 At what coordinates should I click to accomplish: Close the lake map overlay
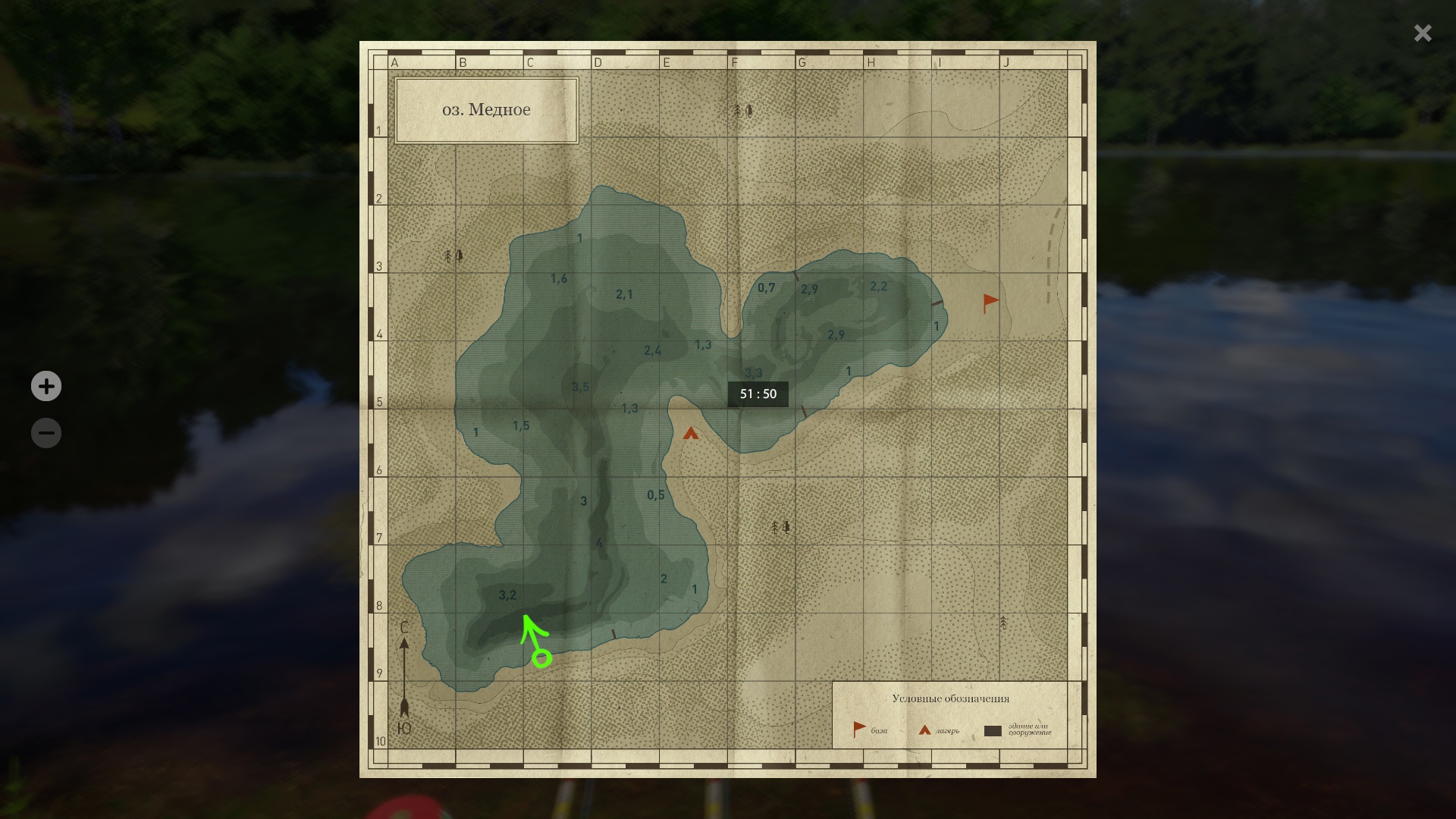1423,33
